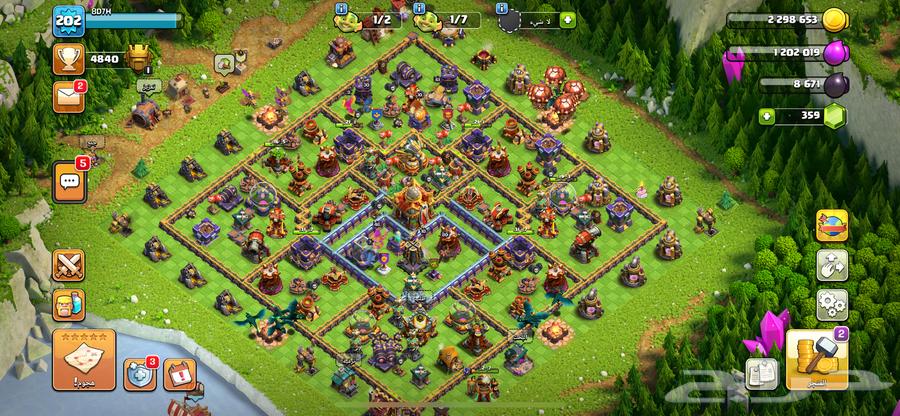
Task: Open the trophy league profile button
Action: (69, 59)
